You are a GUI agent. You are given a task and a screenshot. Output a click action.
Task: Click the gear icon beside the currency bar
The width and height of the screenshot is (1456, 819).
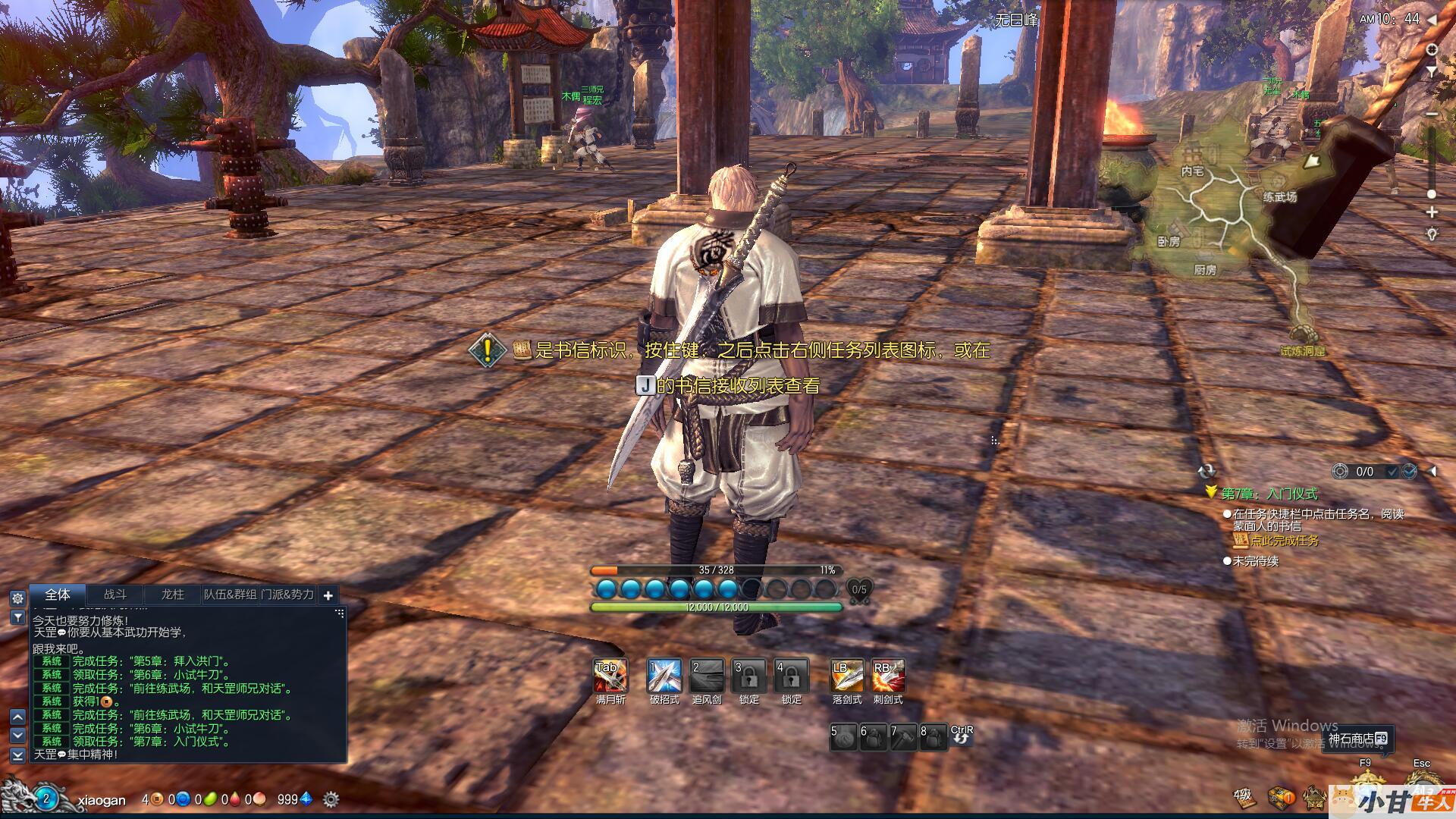click(331, 799)
